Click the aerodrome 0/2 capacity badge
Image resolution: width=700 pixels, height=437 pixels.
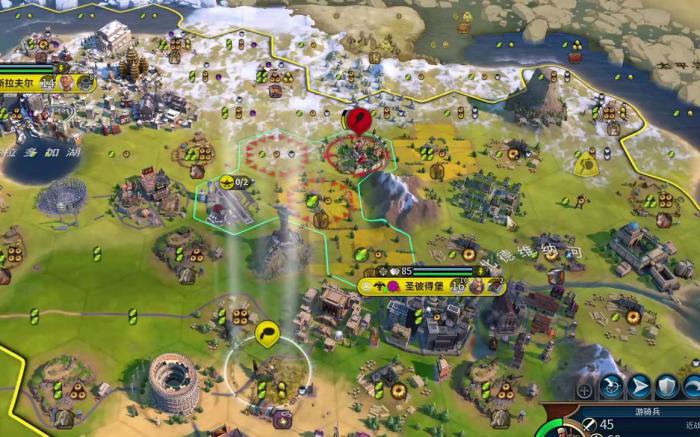click(235, 182)
